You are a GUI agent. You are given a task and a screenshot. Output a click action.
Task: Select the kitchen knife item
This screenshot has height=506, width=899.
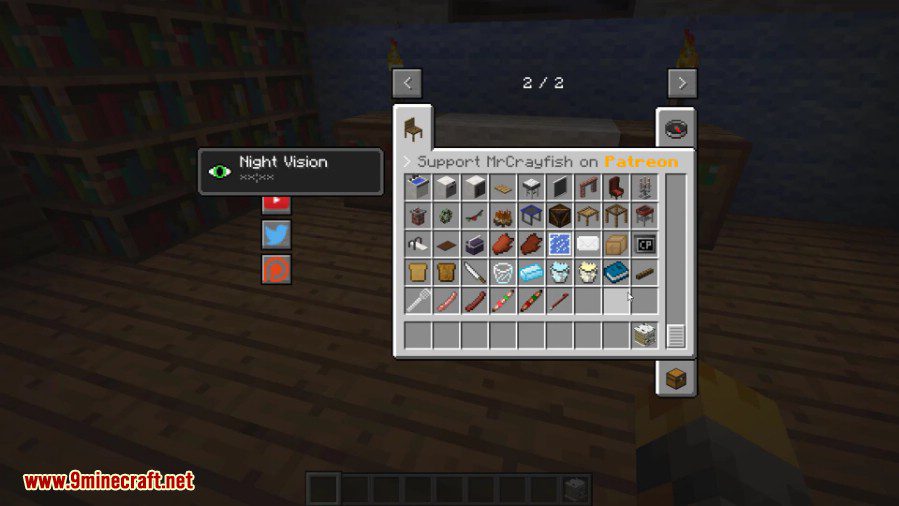(x=474, y=272)
